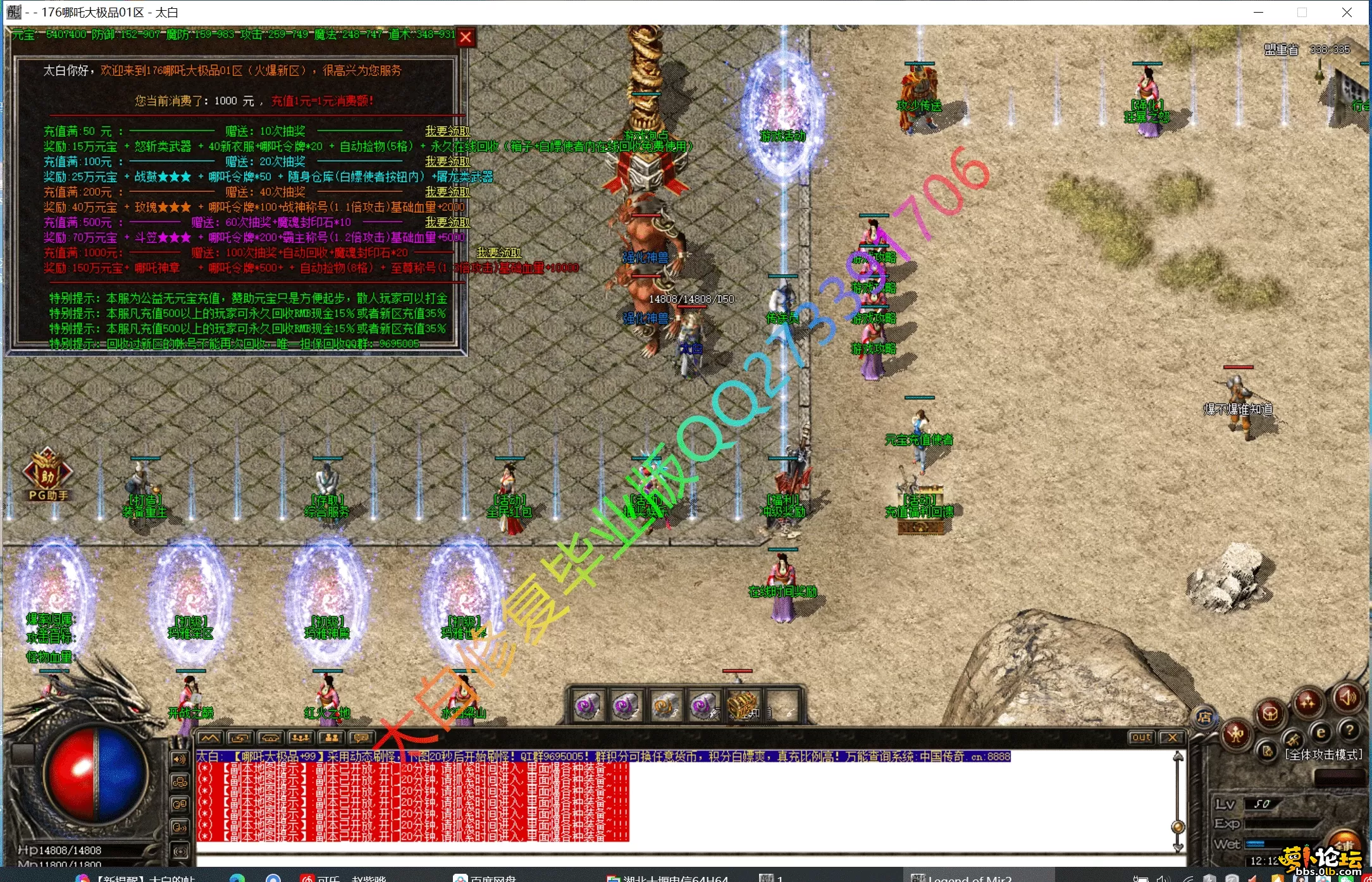Screen dimensions: 1372x882
Task: Toggle sound with the speaker orb button
Action: click(1348, 697)
